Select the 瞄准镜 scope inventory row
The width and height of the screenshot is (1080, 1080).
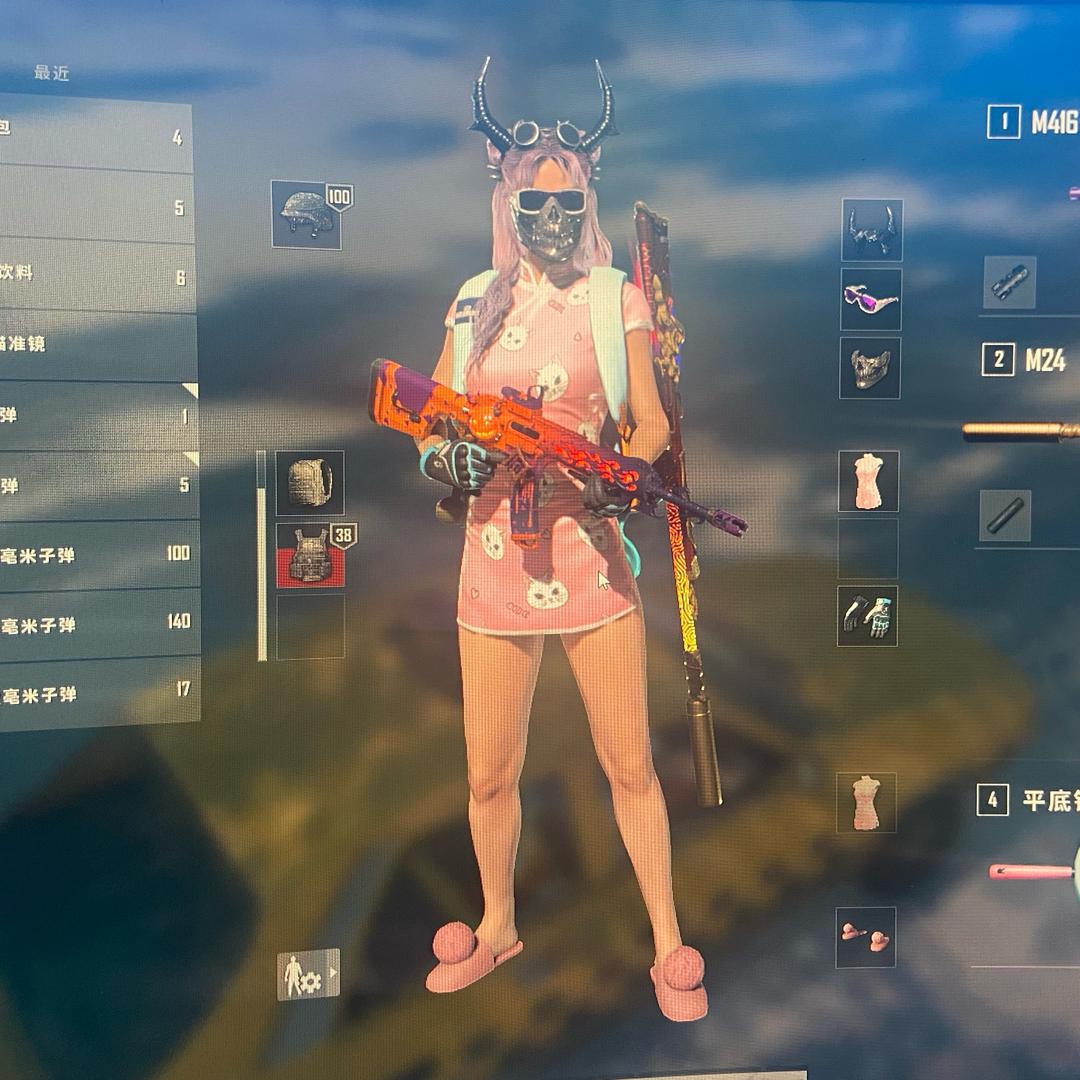95,344
